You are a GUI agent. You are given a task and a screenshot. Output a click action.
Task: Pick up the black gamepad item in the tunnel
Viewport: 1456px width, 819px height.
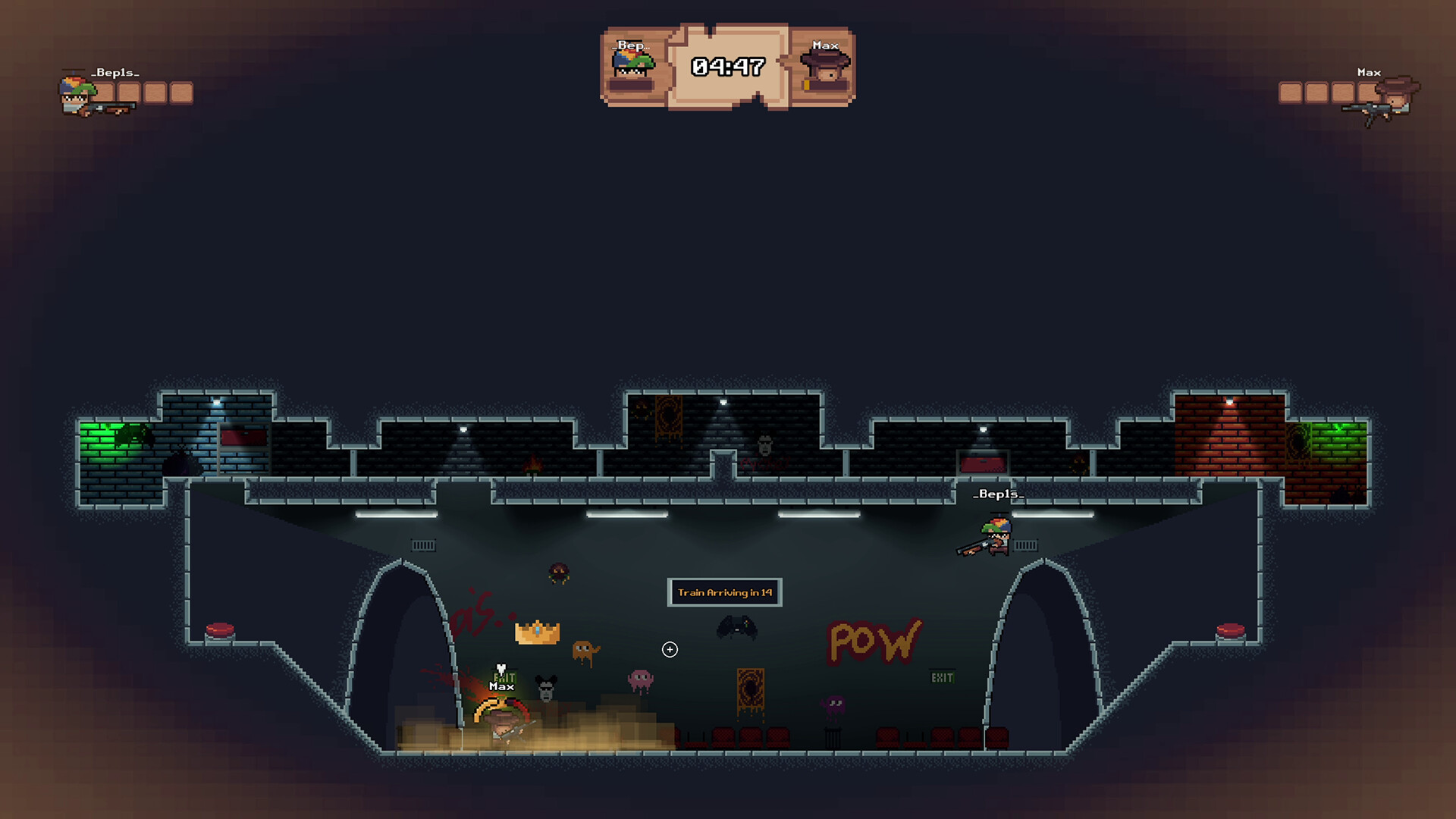[x=736, y=628]
